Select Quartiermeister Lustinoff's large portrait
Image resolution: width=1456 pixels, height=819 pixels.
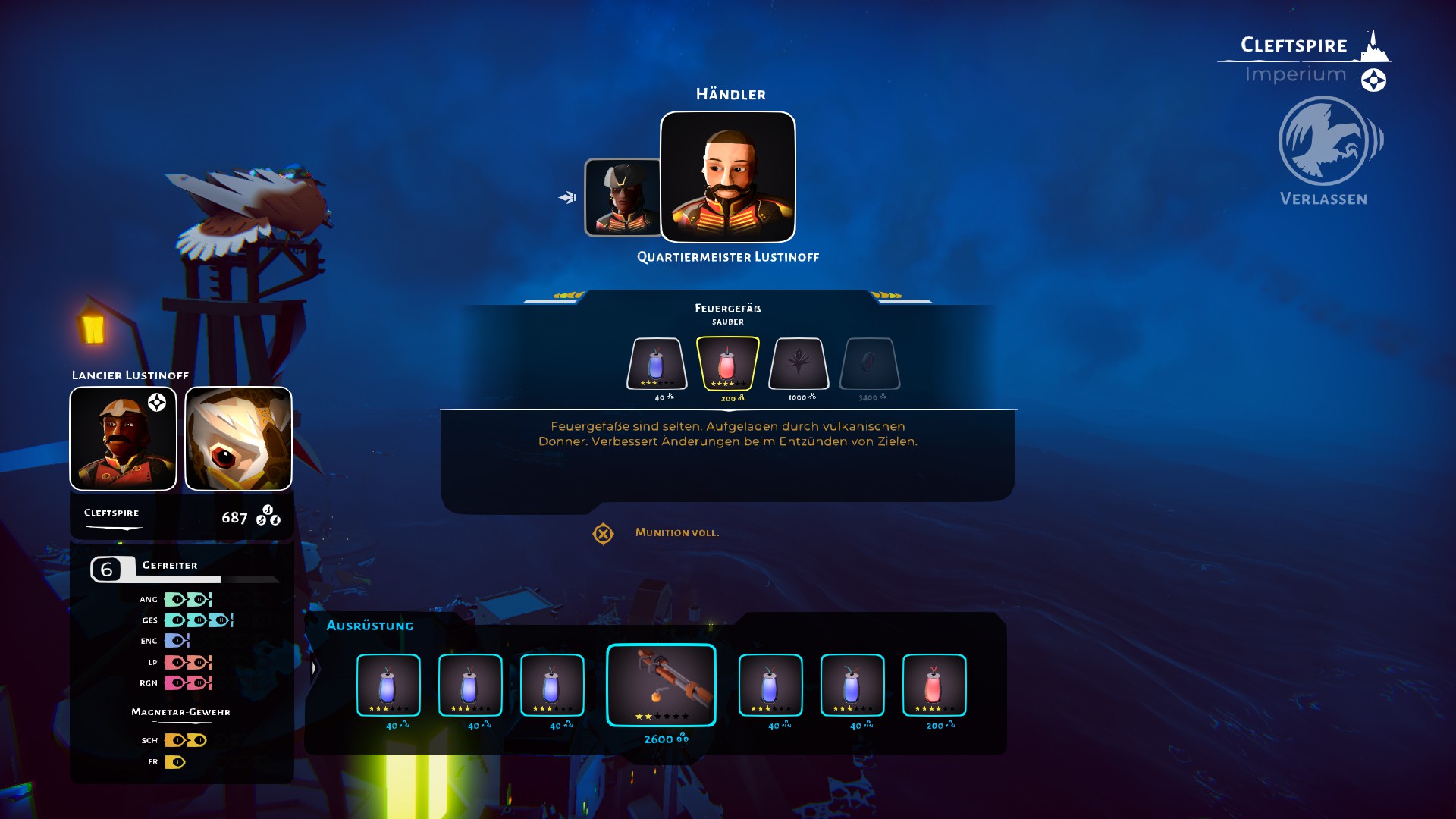(x=728, y=177)
